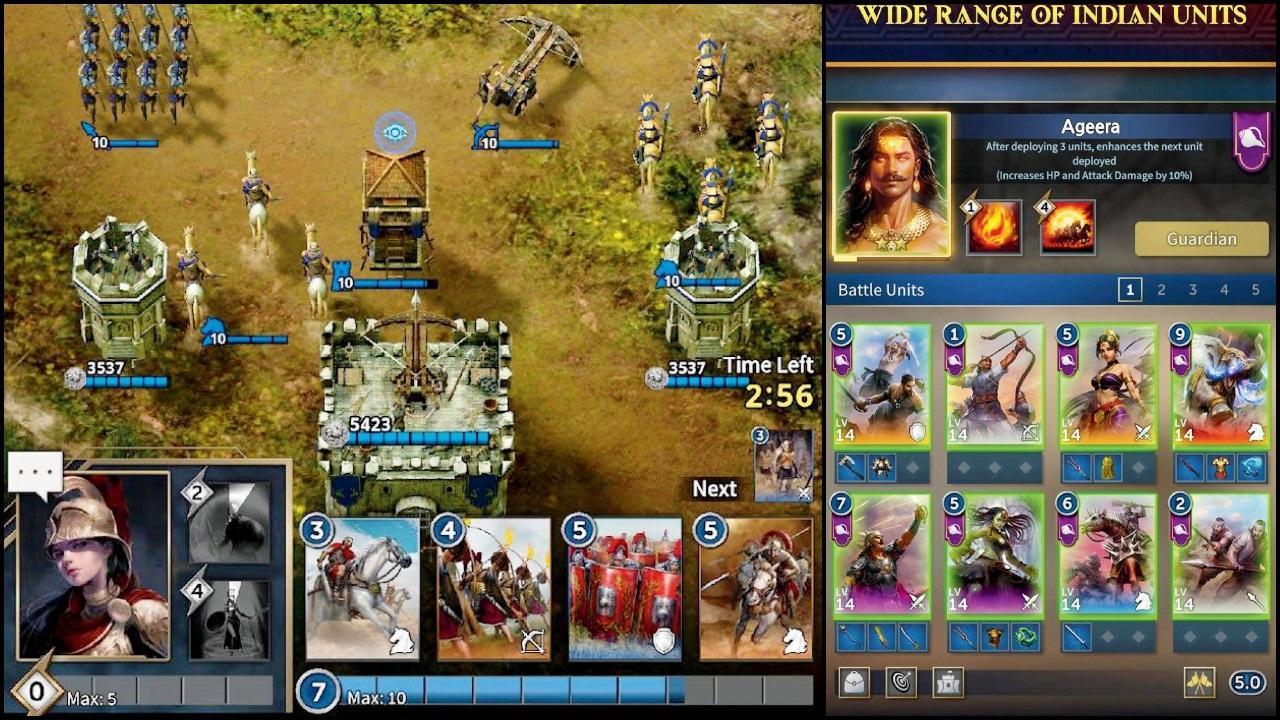Activate the commander skill costing 4
Image resolution: width=1280 pixels, height=720 pixels.
coord(229,619)
